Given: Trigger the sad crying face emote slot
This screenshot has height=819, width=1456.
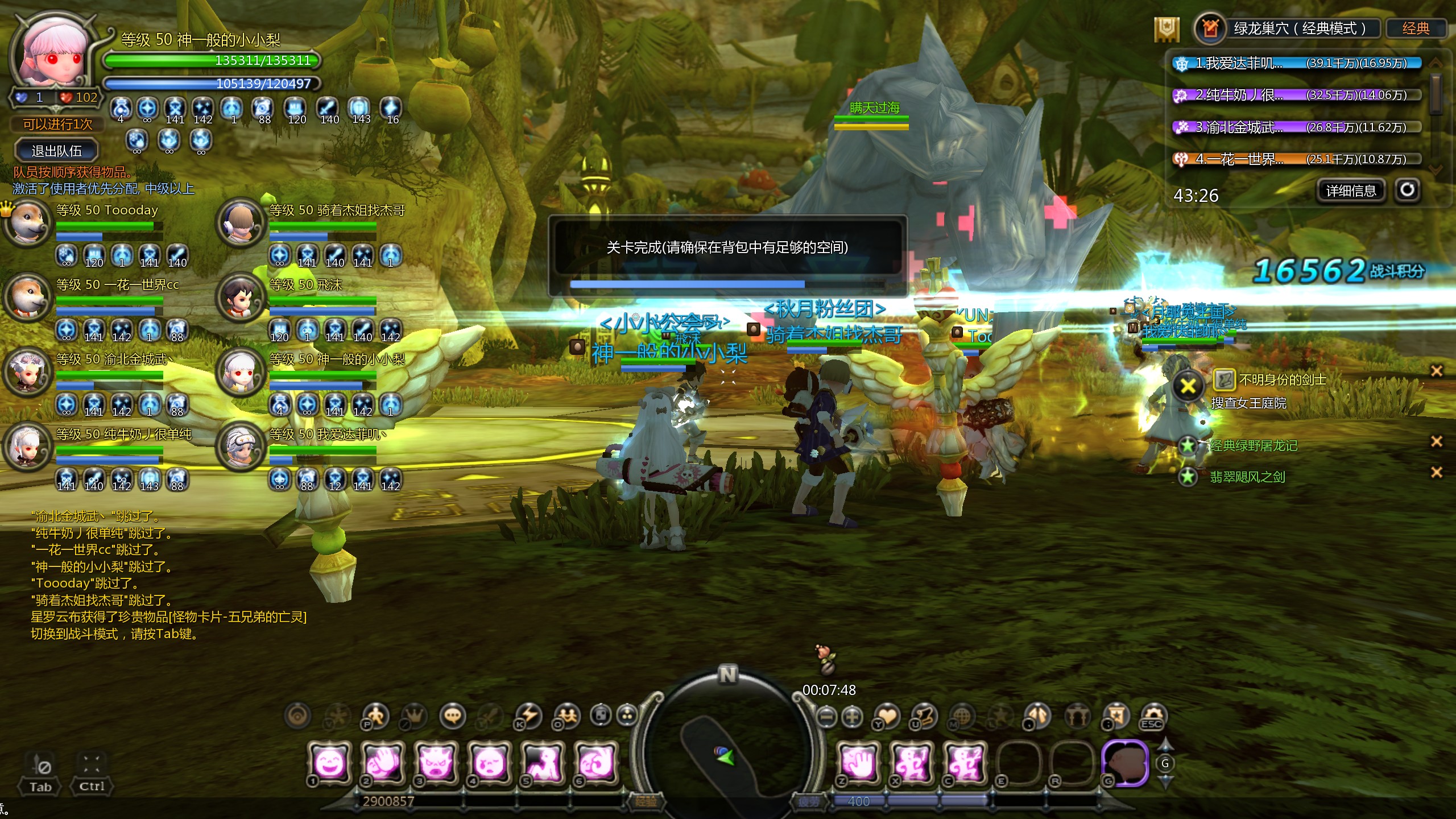Looking at the screenshot, I should tap(489, 762).
